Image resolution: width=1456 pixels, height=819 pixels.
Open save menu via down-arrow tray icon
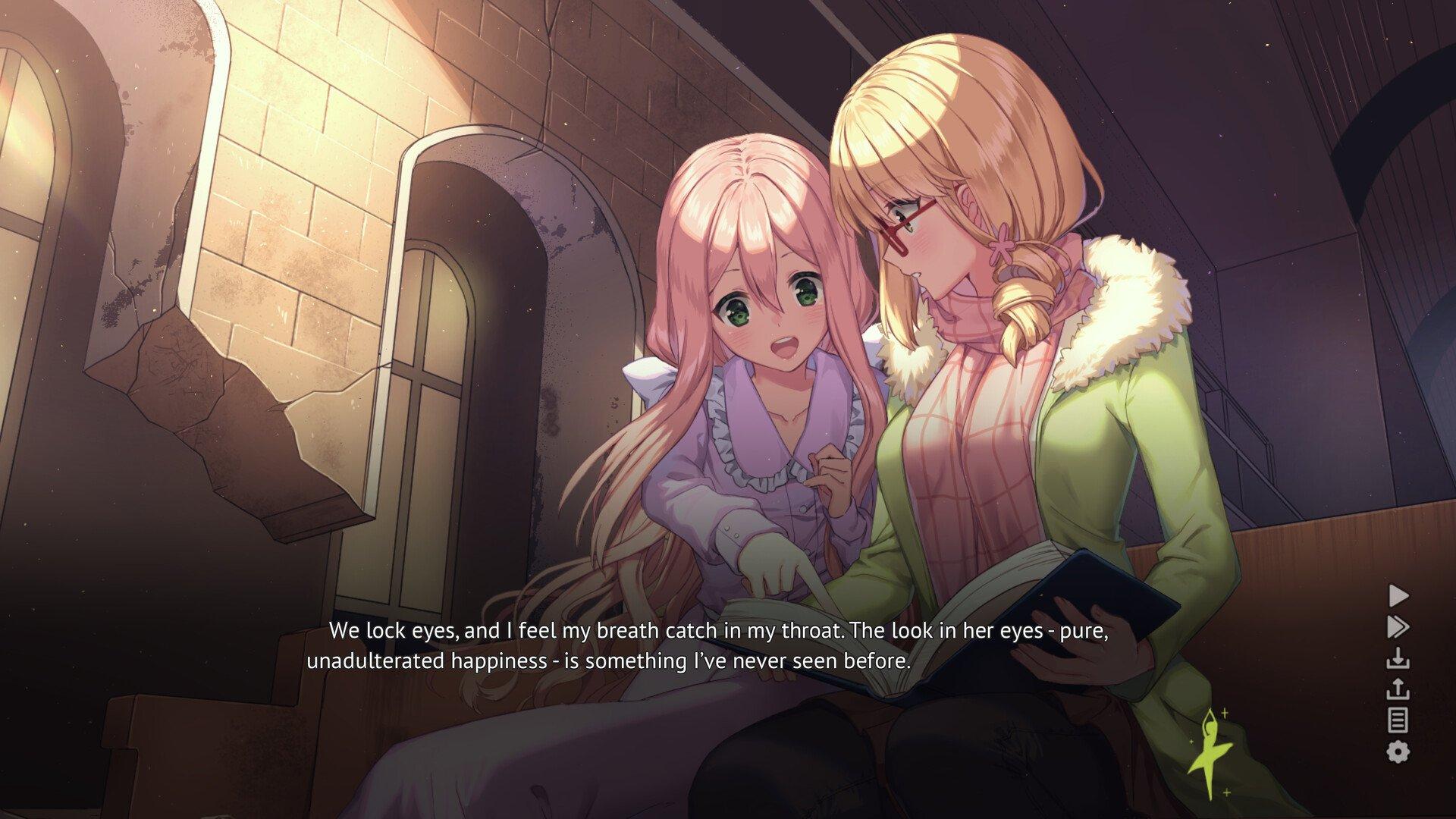[x=1398, y=658]
